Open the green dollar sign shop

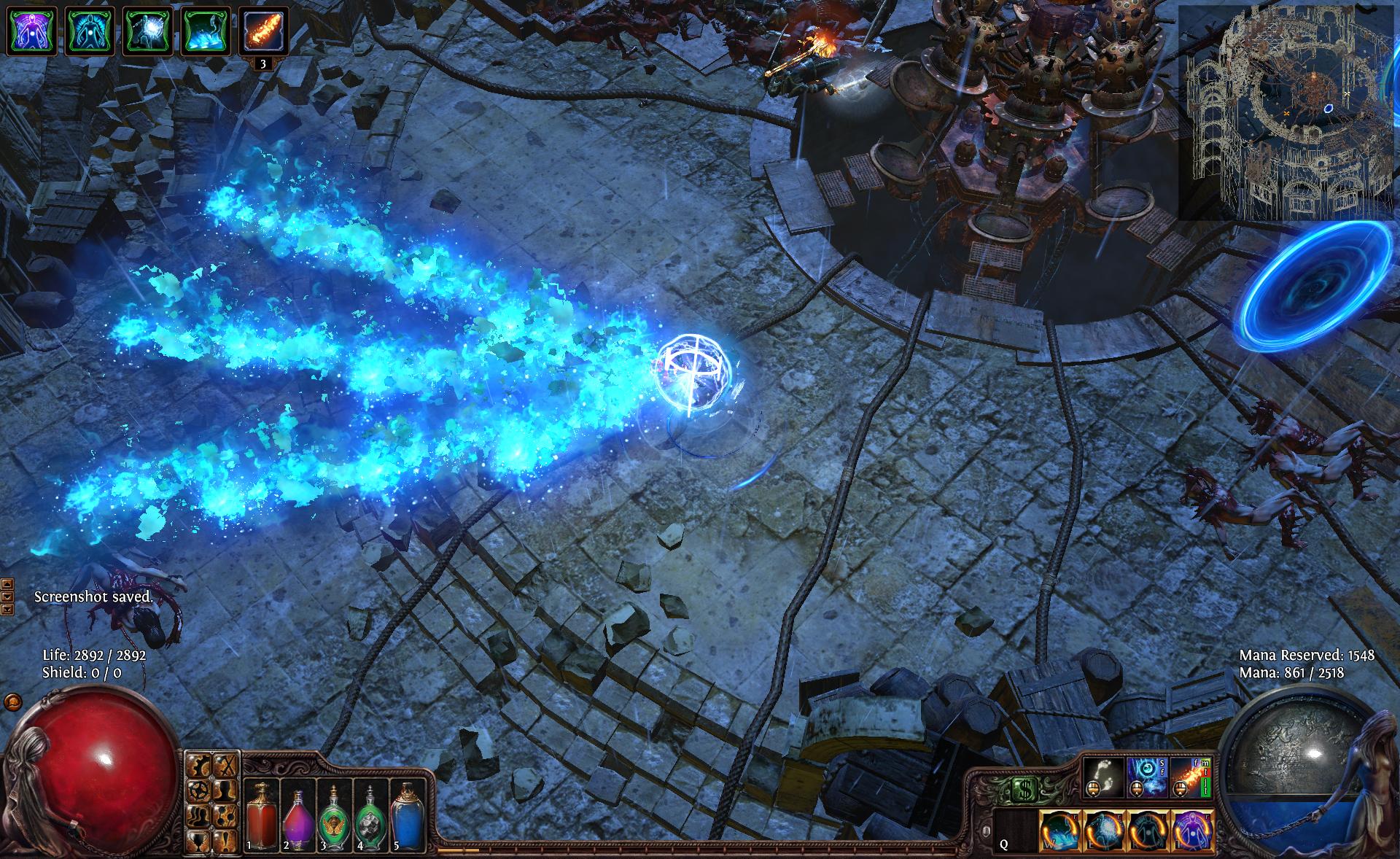click(1025, 788)
